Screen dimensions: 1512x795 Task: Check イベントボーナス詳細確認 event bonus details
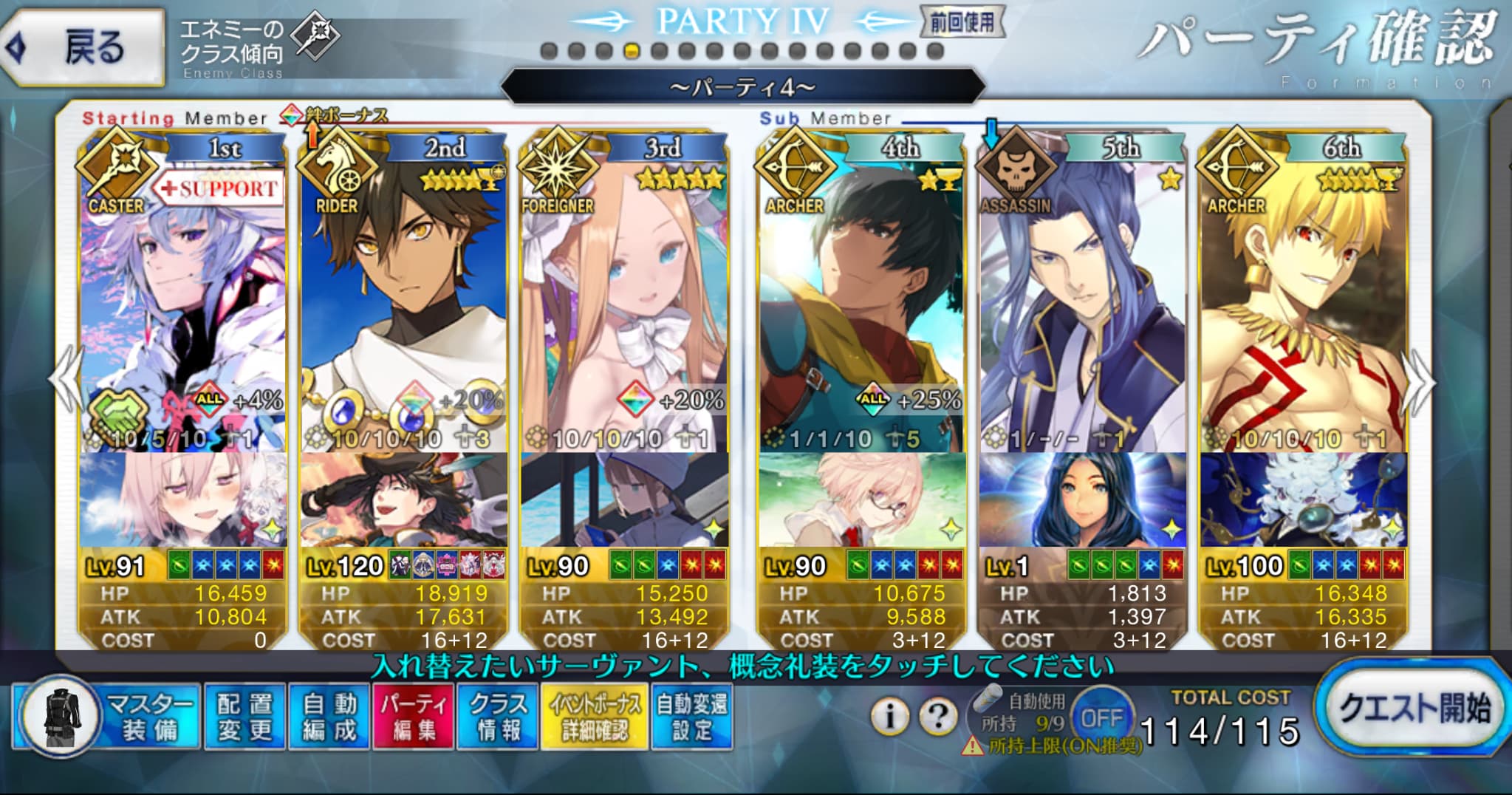point(595,717)
